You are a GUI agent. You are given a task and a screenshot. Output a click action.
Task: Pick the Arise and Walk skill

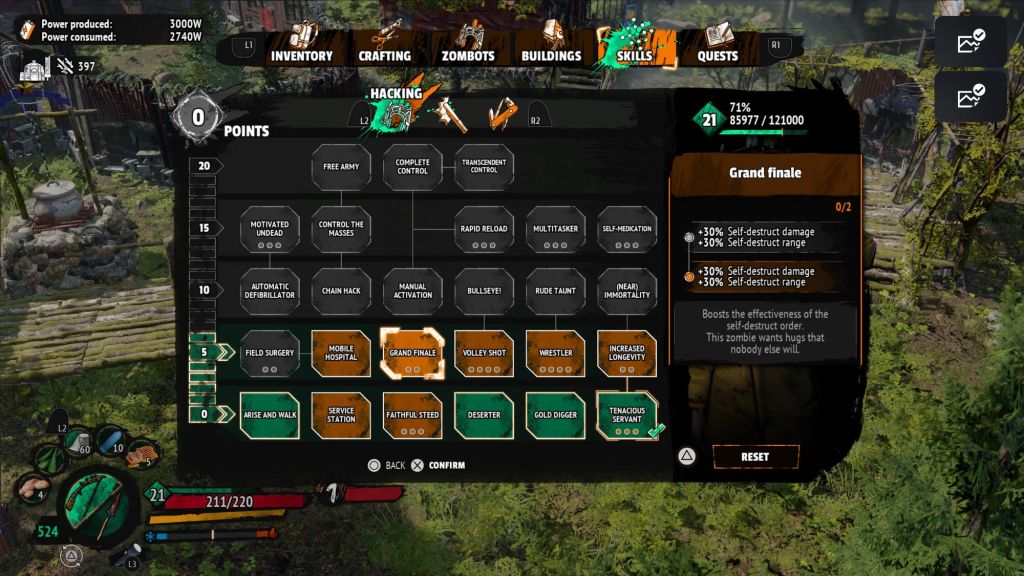coord(270,415)
